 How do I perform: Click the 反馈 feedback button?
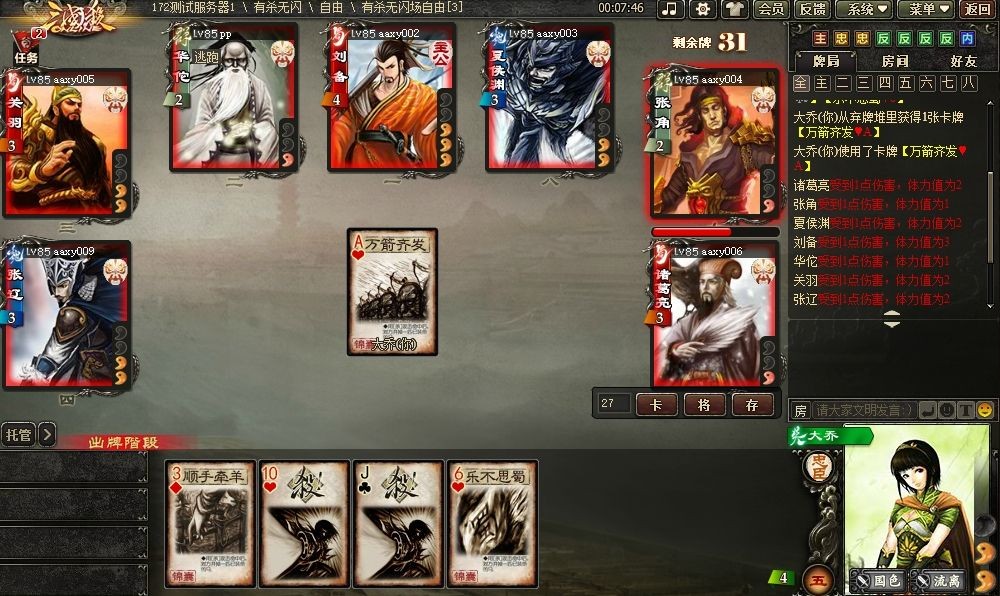point(811,9)
